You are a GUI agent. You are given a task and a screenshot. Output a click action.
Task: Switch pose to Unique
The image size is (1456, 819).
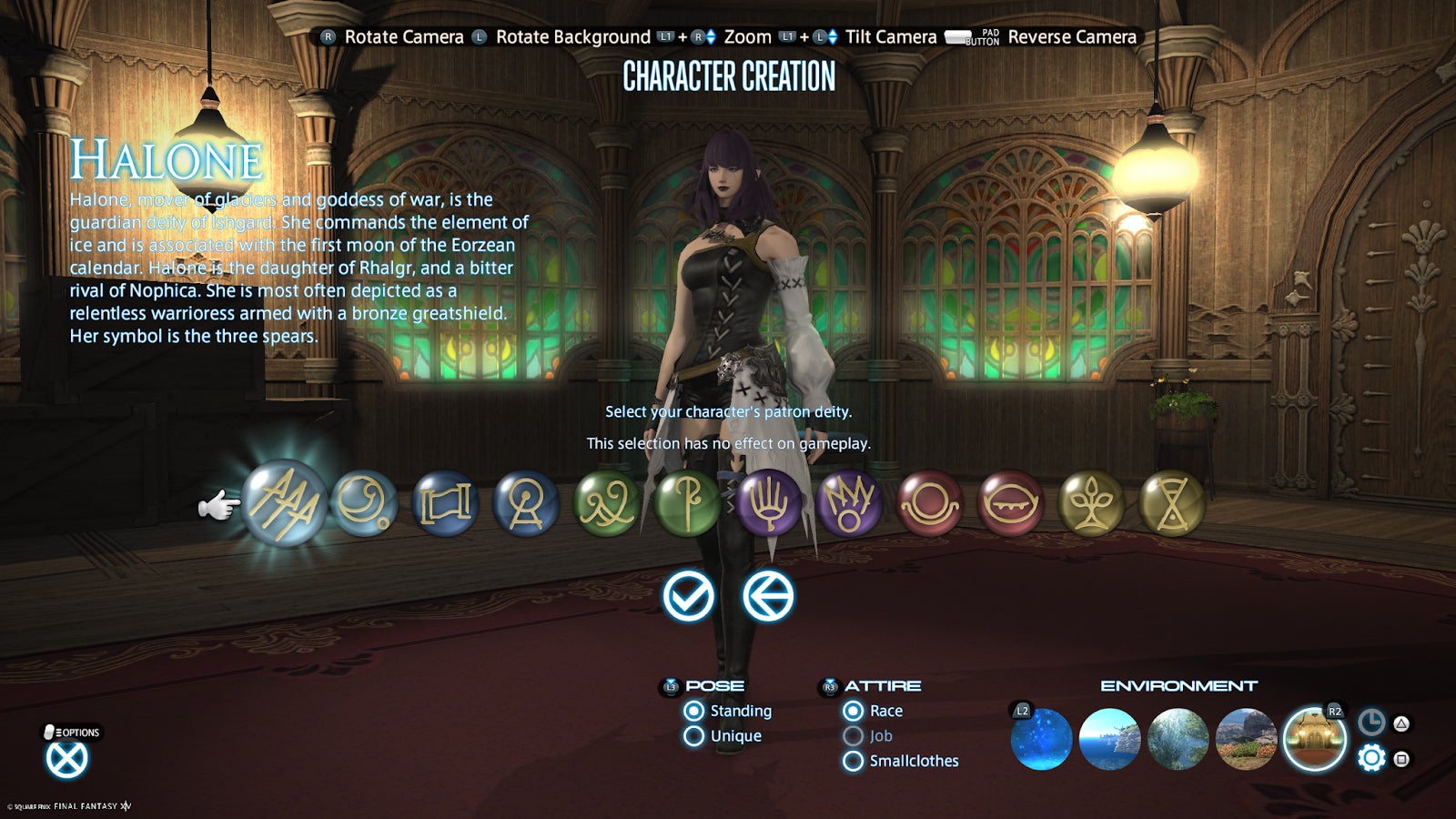(692, 735)
